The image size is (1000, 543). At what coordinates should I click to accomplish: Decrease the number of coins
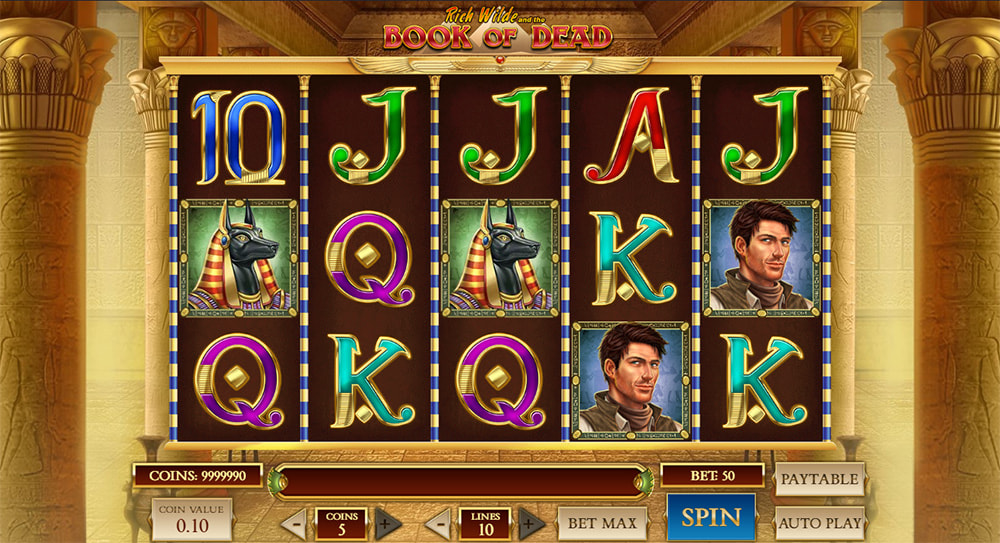[x=294, y=523]
